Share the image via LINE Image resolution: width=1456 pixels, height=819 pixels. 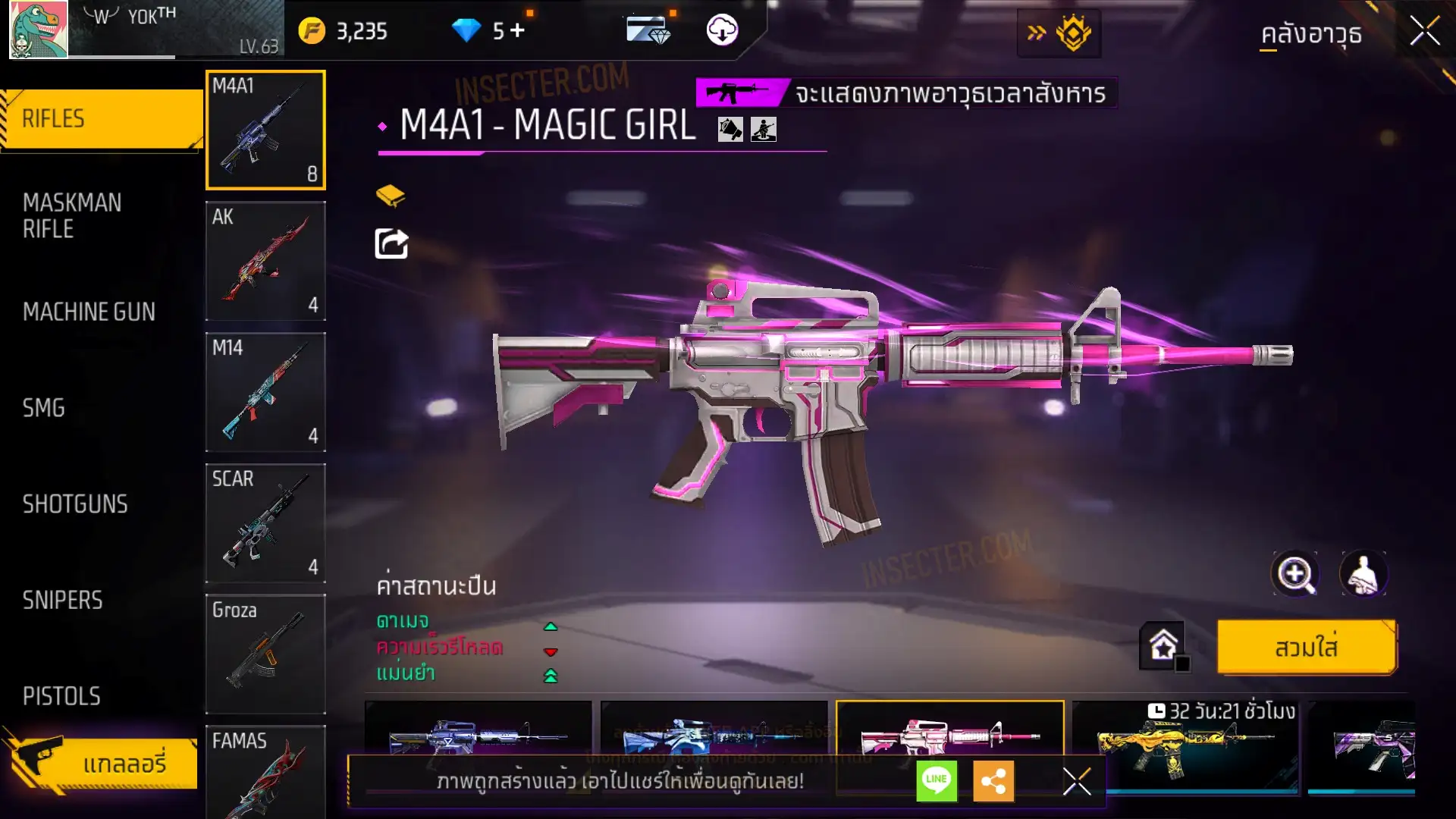(x=937, y=780)
